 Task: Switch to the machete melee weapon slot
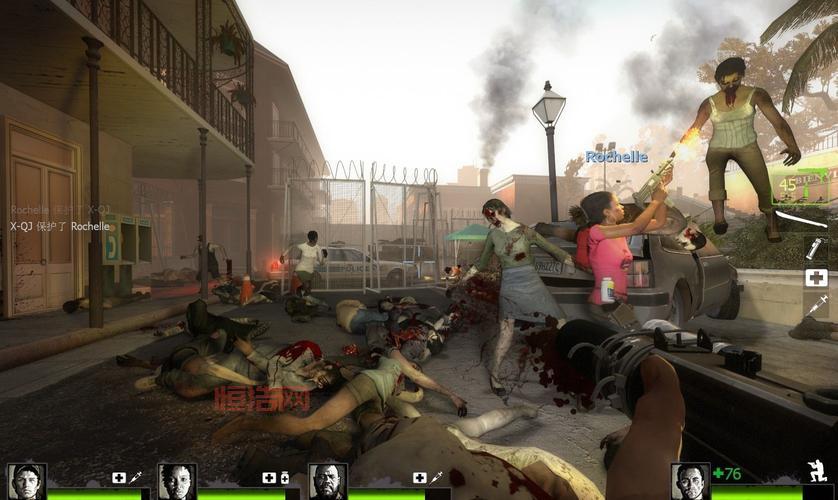[800, 219]
